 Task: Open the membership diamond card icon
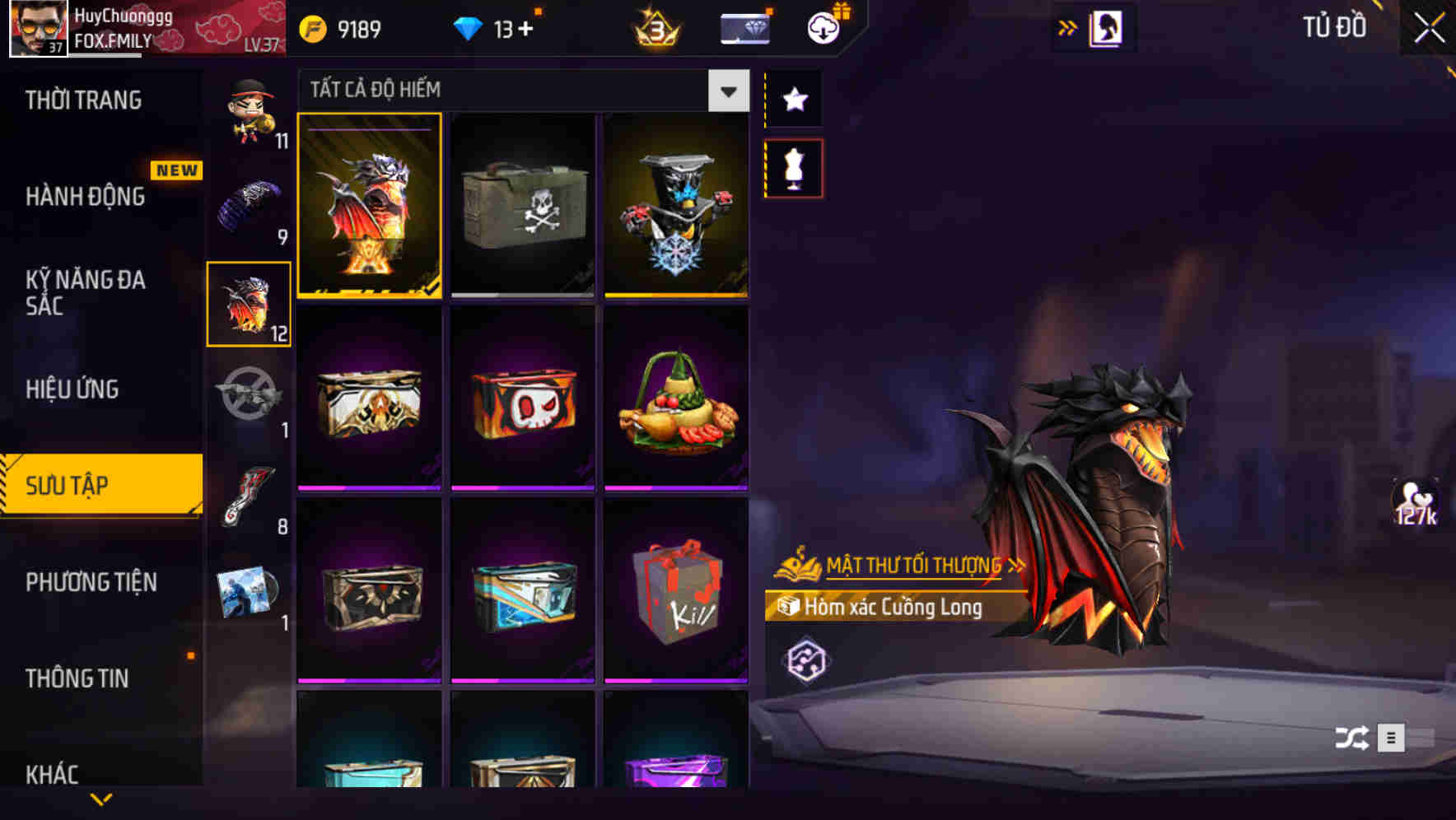point(744,26)
